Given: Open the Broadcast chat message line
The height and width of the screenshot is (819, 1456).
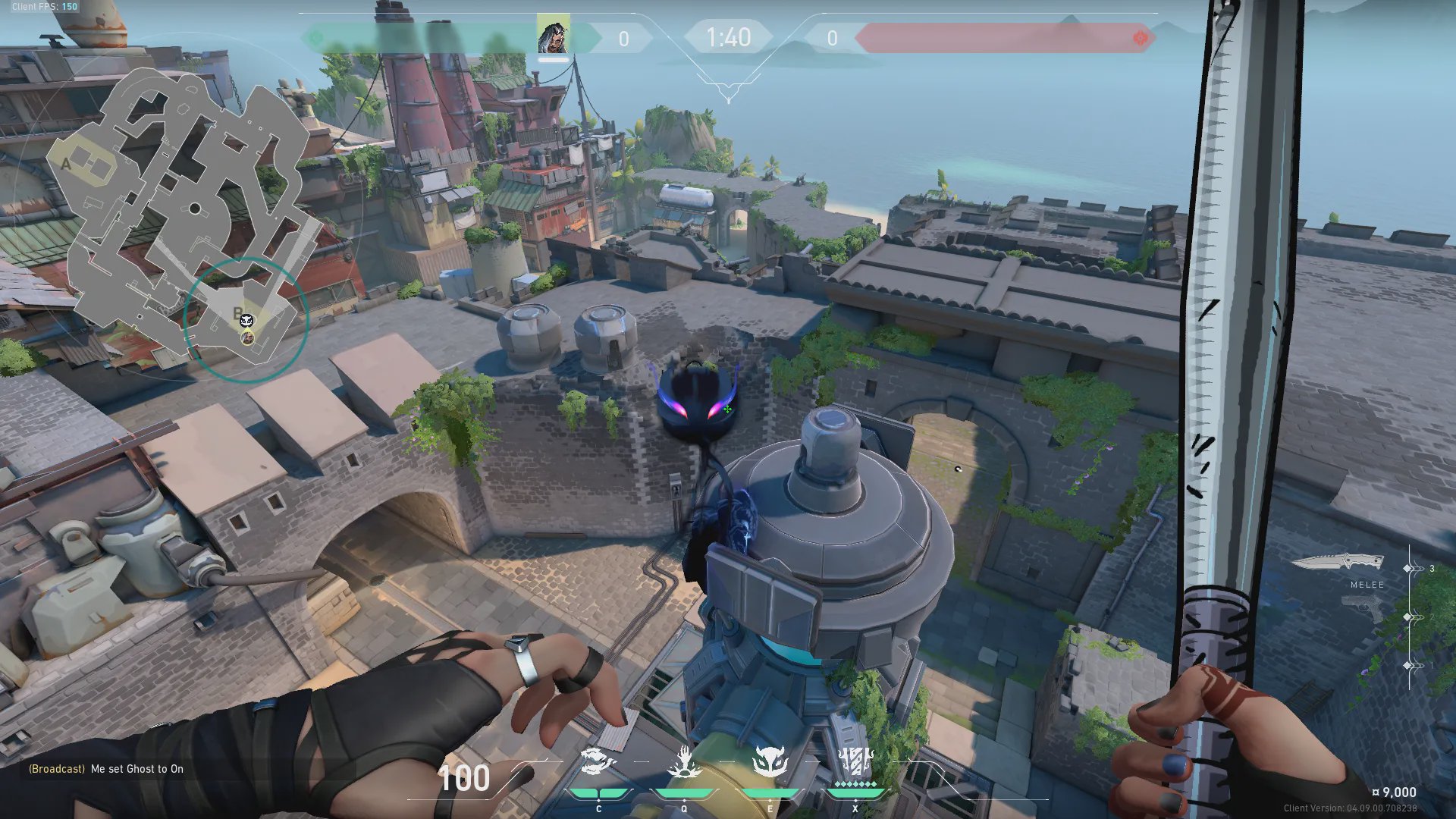Looking at the screenshot, I should (x=106, y=769).
